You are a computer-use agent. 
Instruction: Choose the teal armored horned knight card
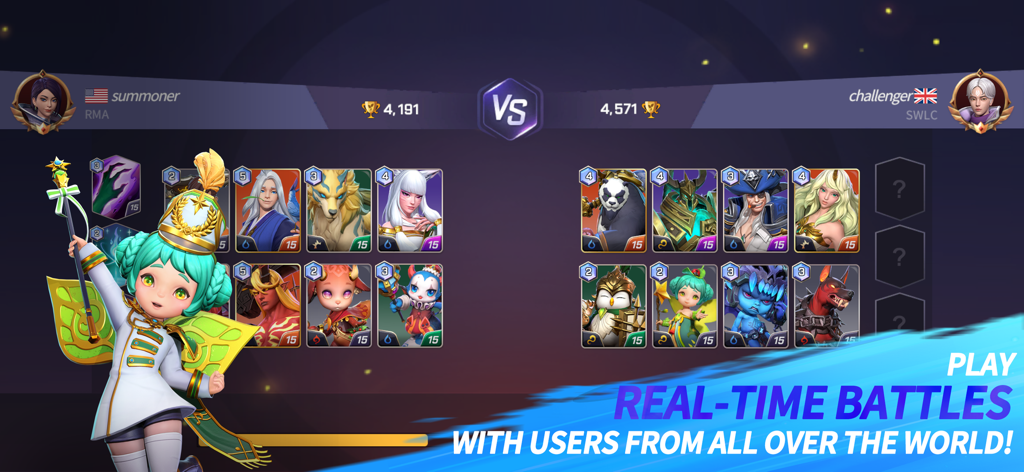(685, 211)
